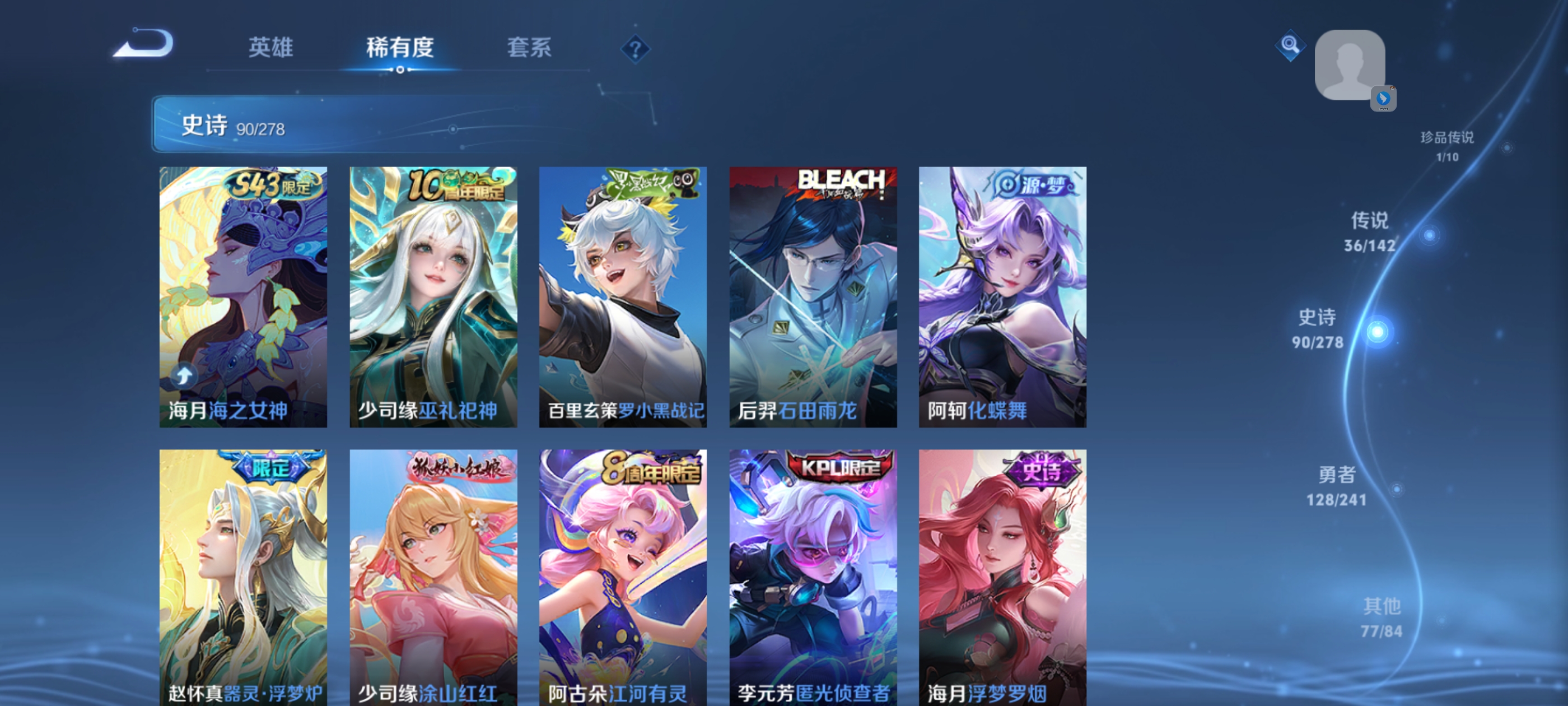Screen dimensions: 1568x706
Task: Open the 少司缘巫礼祀神 skin thumbnail
Action: (x=433, y=298)
